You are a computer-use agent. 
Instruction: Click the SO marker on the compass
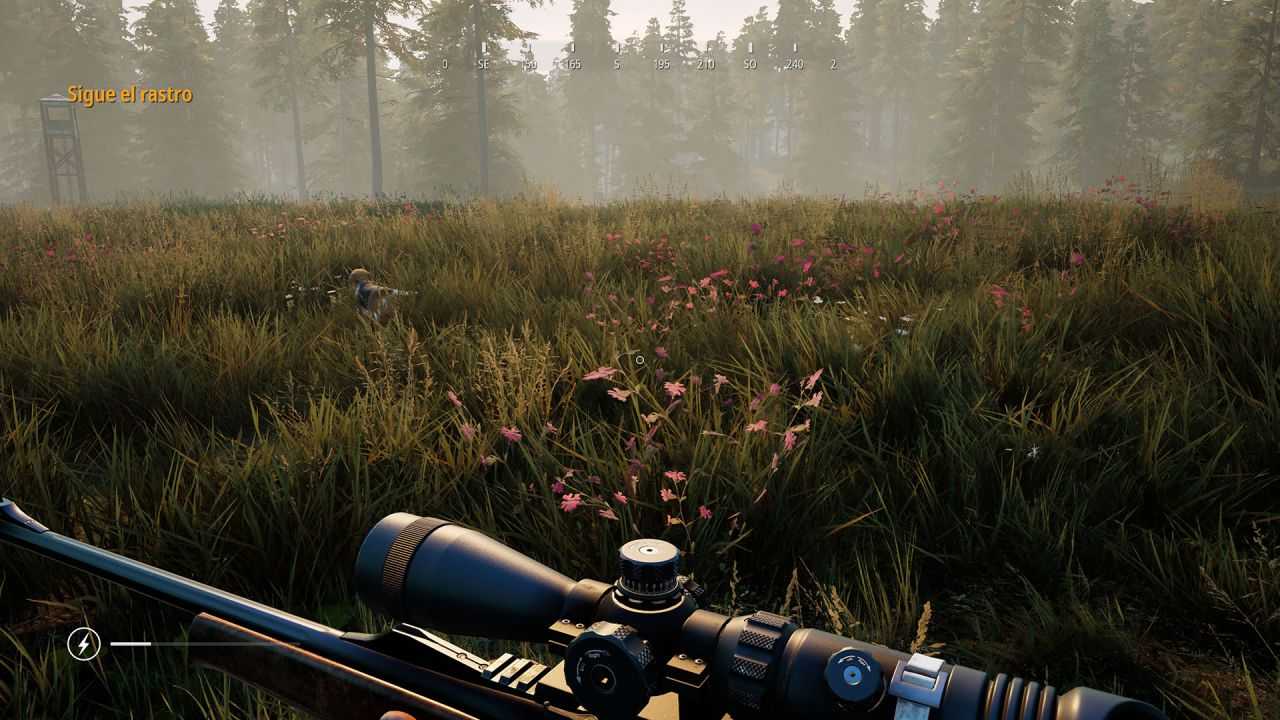click(751, 62)
